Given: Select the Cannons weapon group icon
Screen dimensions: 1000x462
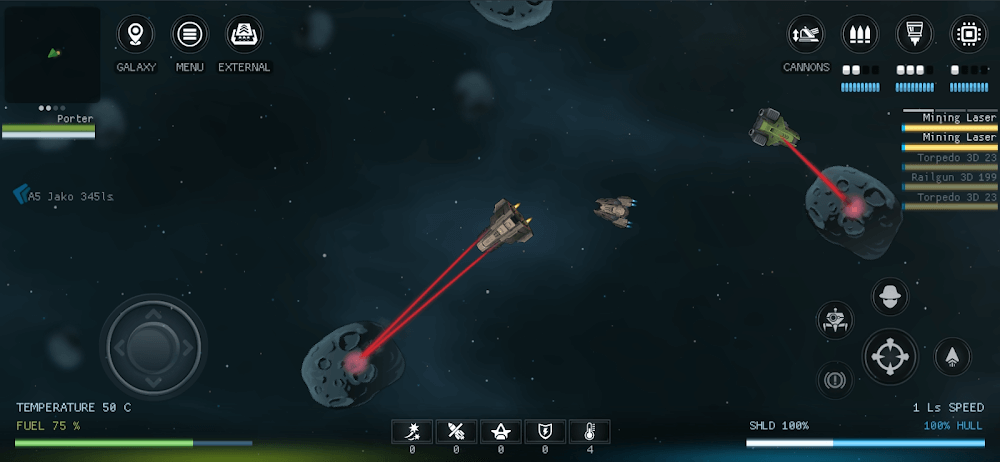Looking at the screenshot, I should (806, 36).
